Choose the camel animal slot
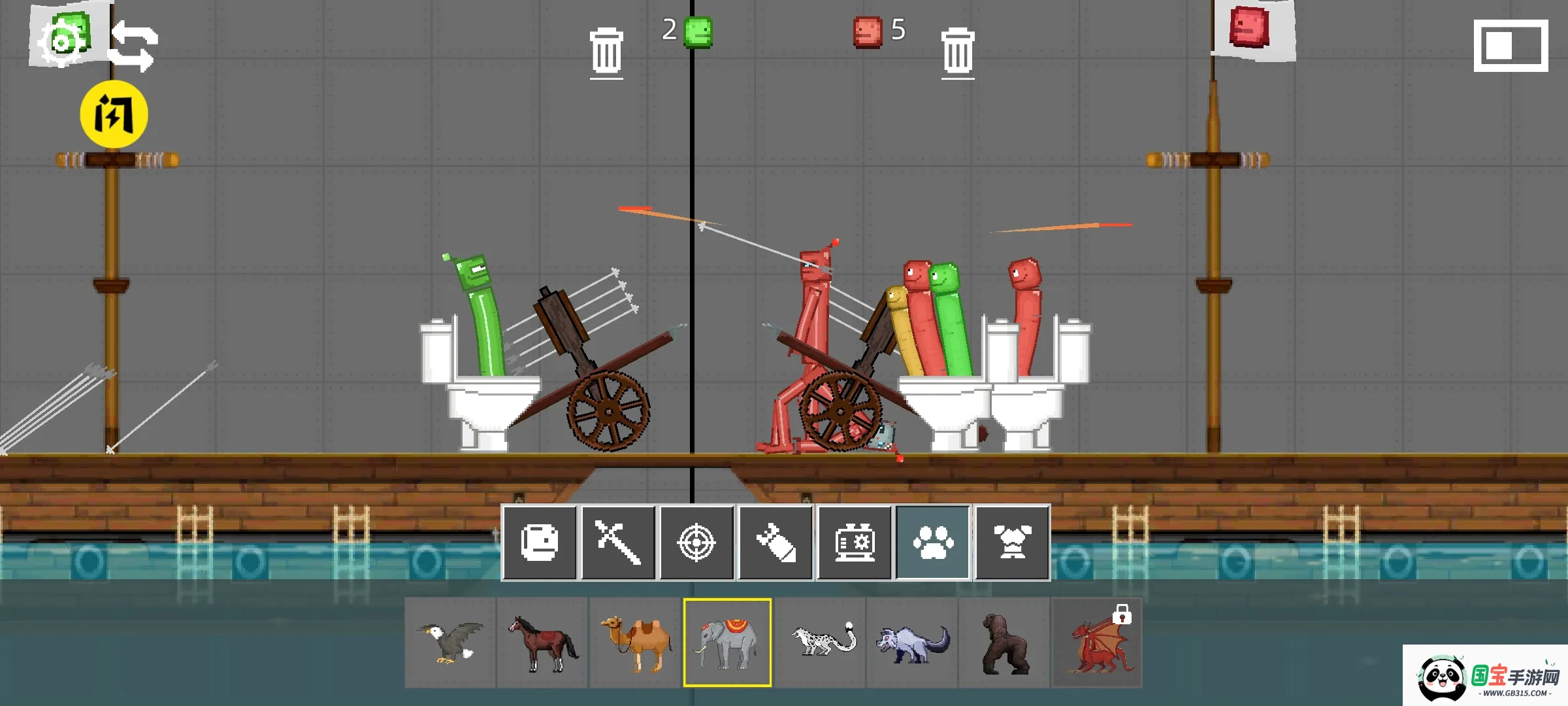This screenshot has width=1568, height=706. [x=635, y=643]
